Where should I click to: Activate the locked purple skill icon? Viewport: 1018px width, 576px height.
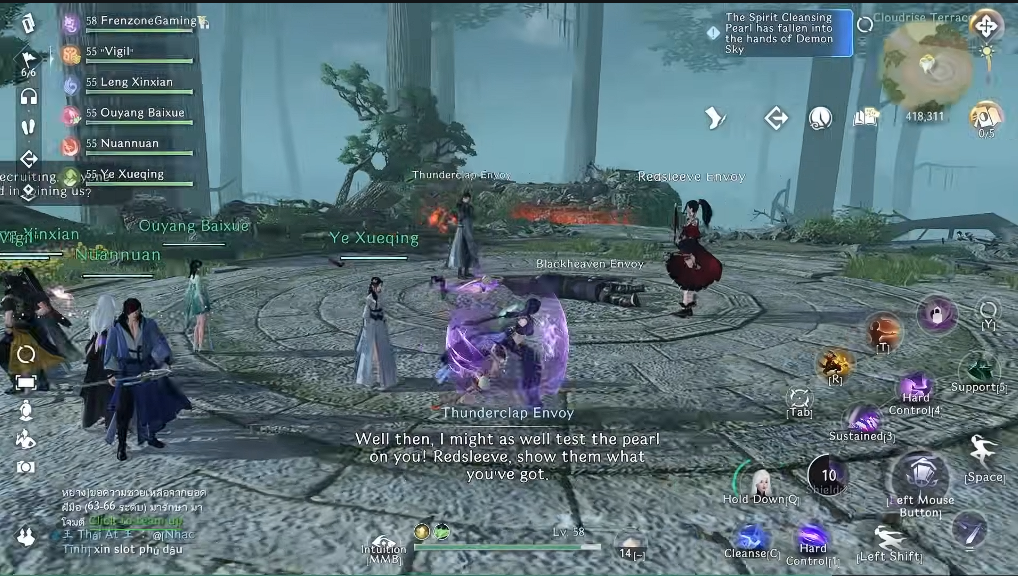tap(937, 315)
